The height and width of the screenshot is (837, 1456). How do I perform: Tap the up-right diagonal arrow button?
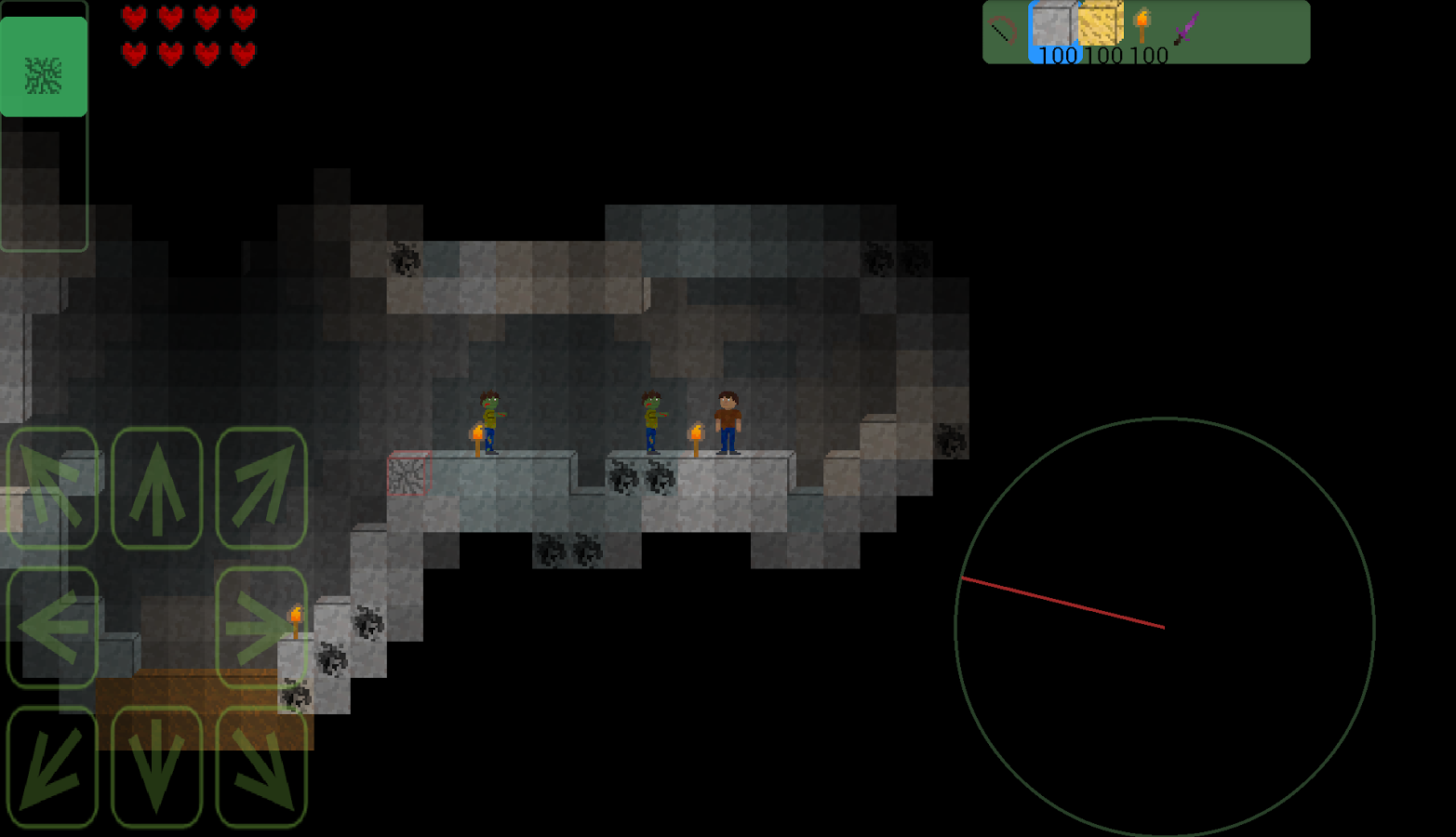(261, 488)
